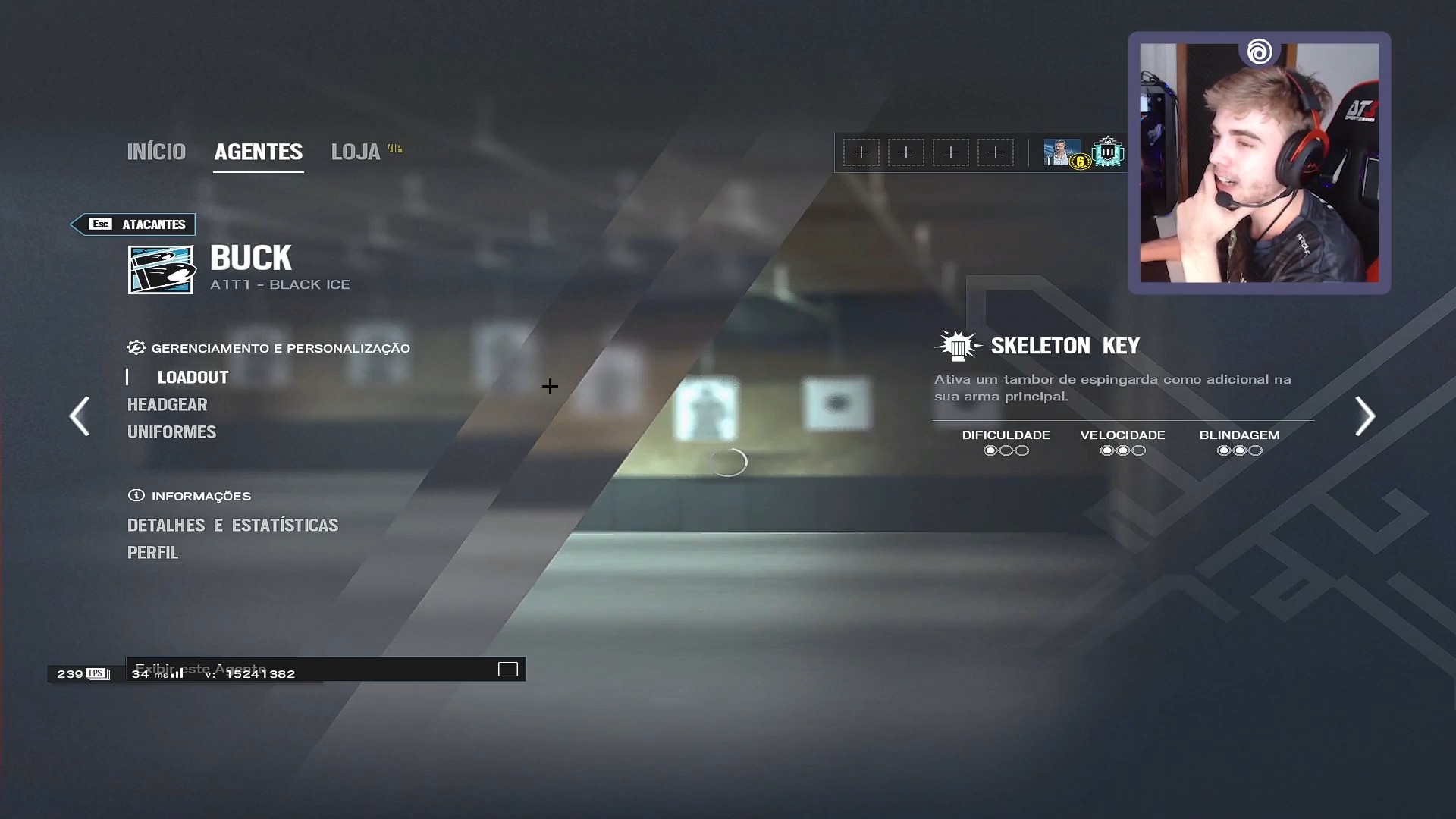Go back to ATACANTES list
Screen dimensions: 1456x819
tap(133, 224)
